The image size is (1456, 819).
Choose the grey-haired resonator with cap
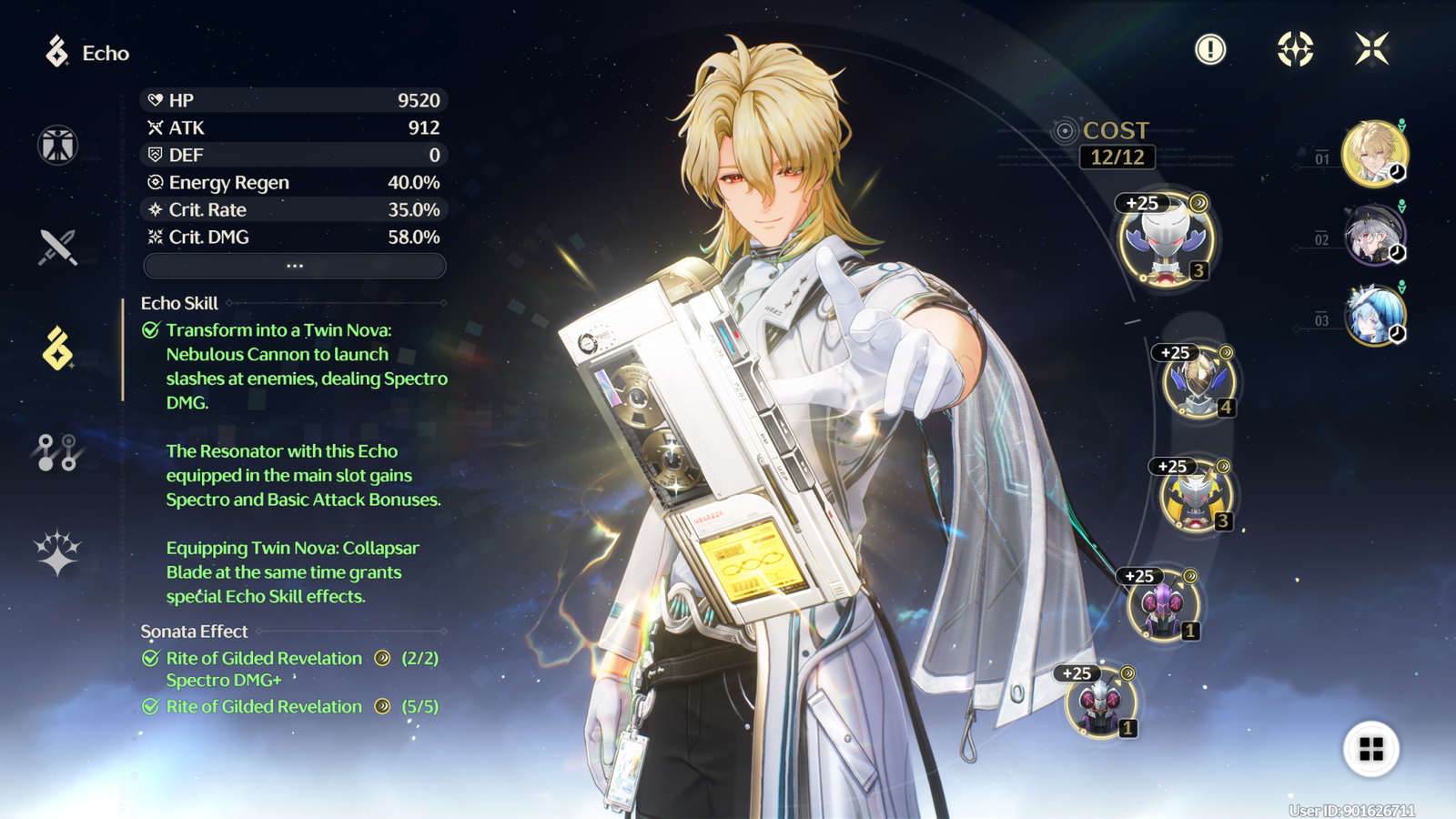point(1374,235)
